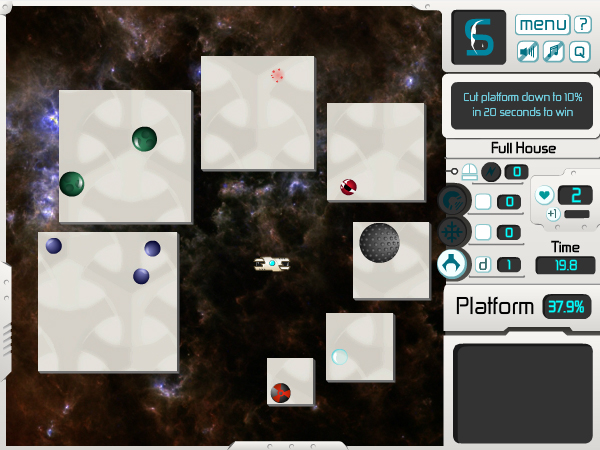This screenshot has width=600, height=450.
Task: Click the level 6 logo panel
Action: click(479, 38)
